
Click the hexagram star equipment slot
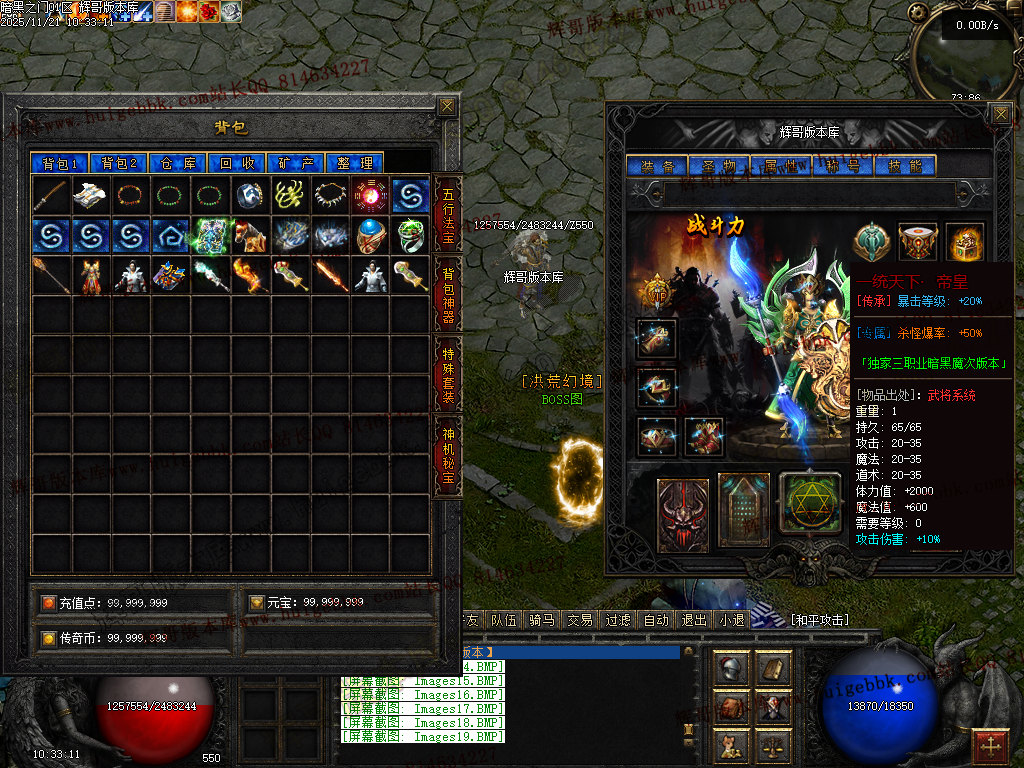pos(810,502)
